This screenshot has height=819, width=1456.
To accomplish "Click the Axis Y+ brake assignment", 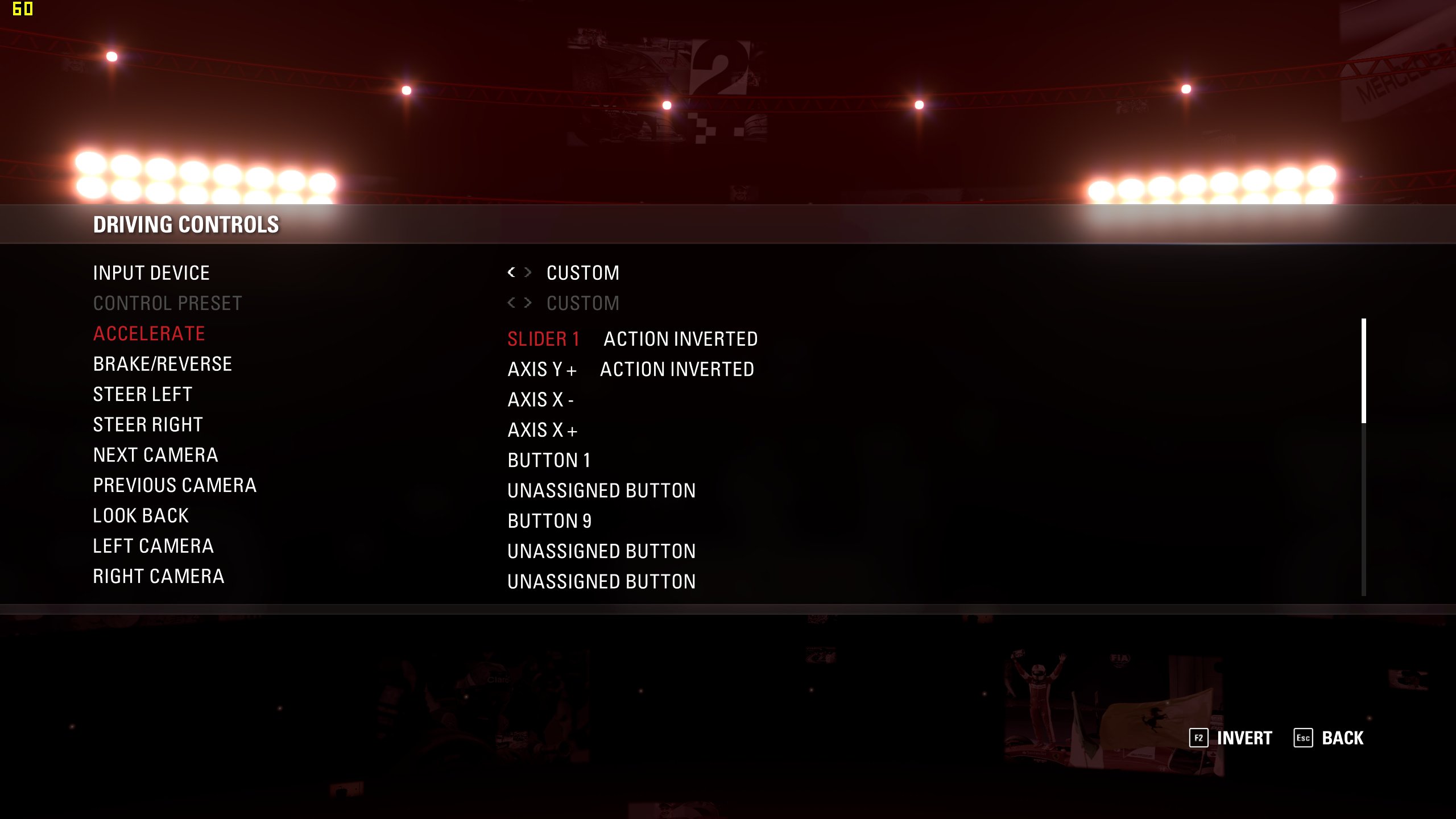I will 542,370.
